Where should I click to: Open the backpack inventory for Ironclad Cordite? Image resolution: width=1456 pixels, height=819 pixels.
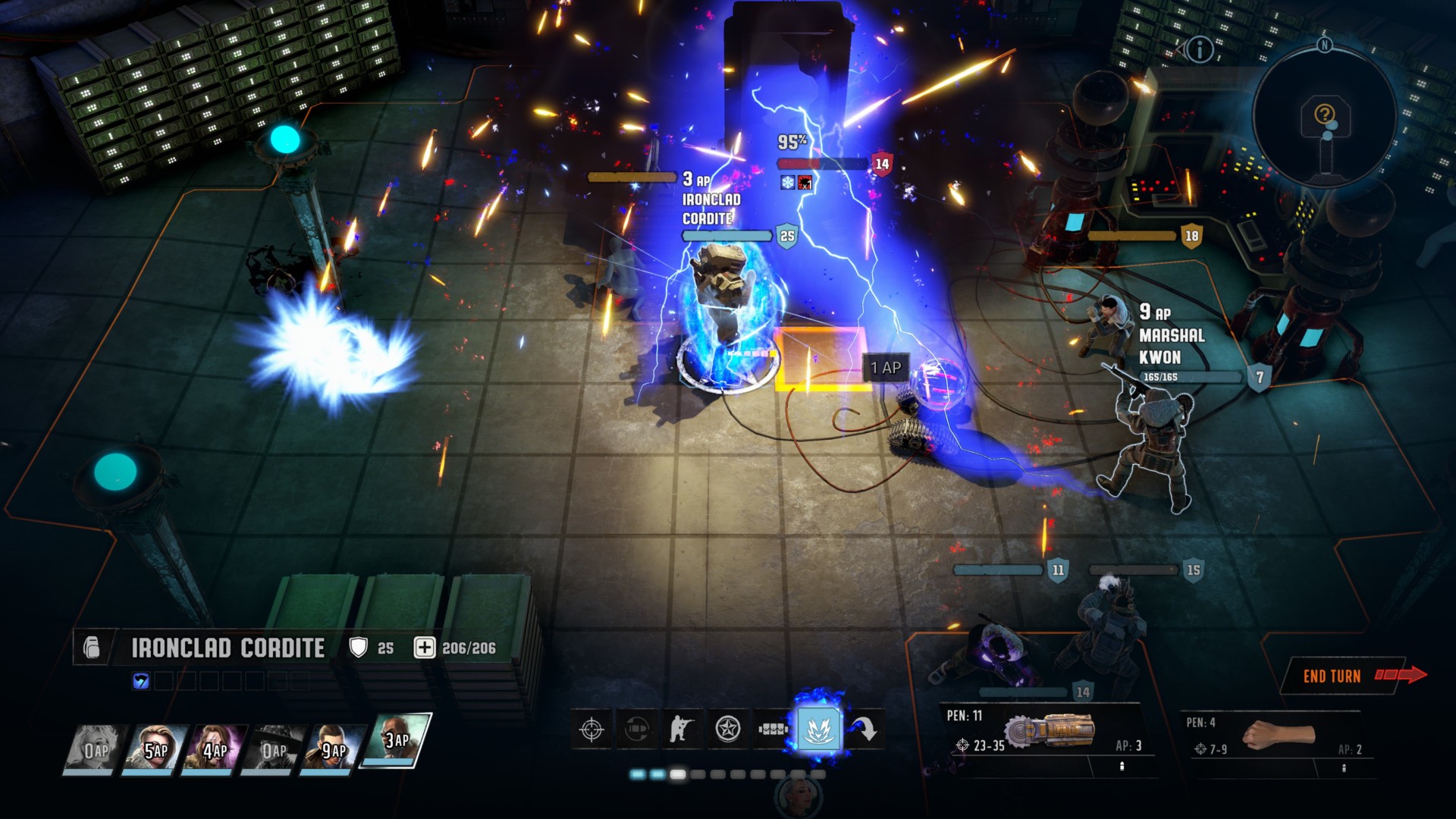pos(92,648)
